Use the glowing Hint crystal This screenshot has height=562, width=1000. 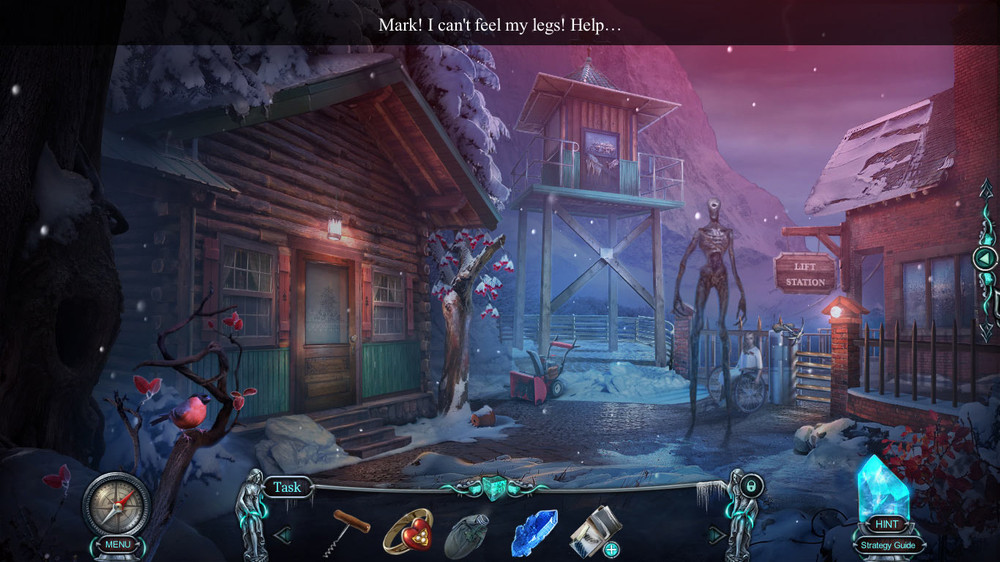(883, 490)
